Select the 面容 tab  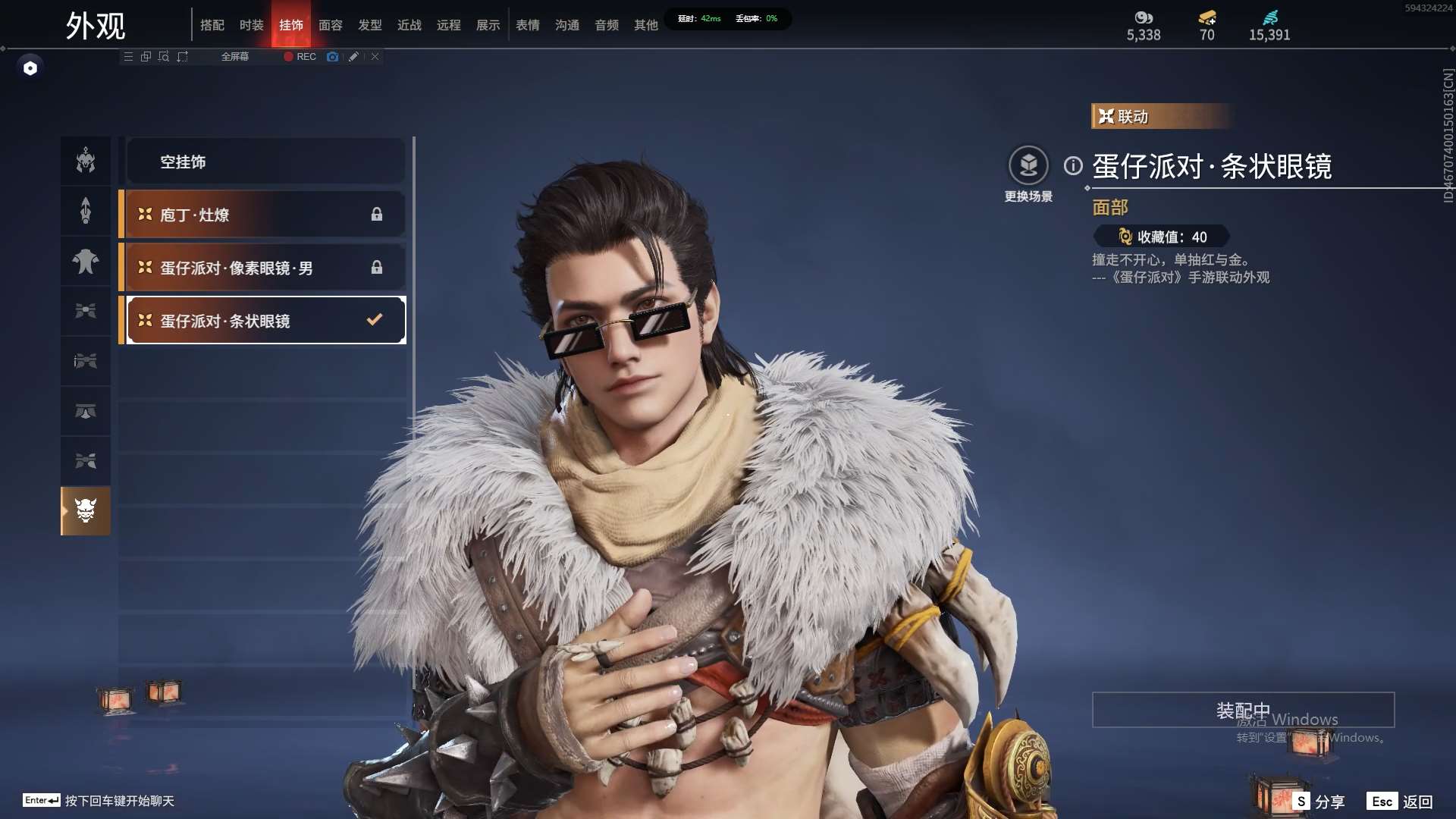(331, 25)
